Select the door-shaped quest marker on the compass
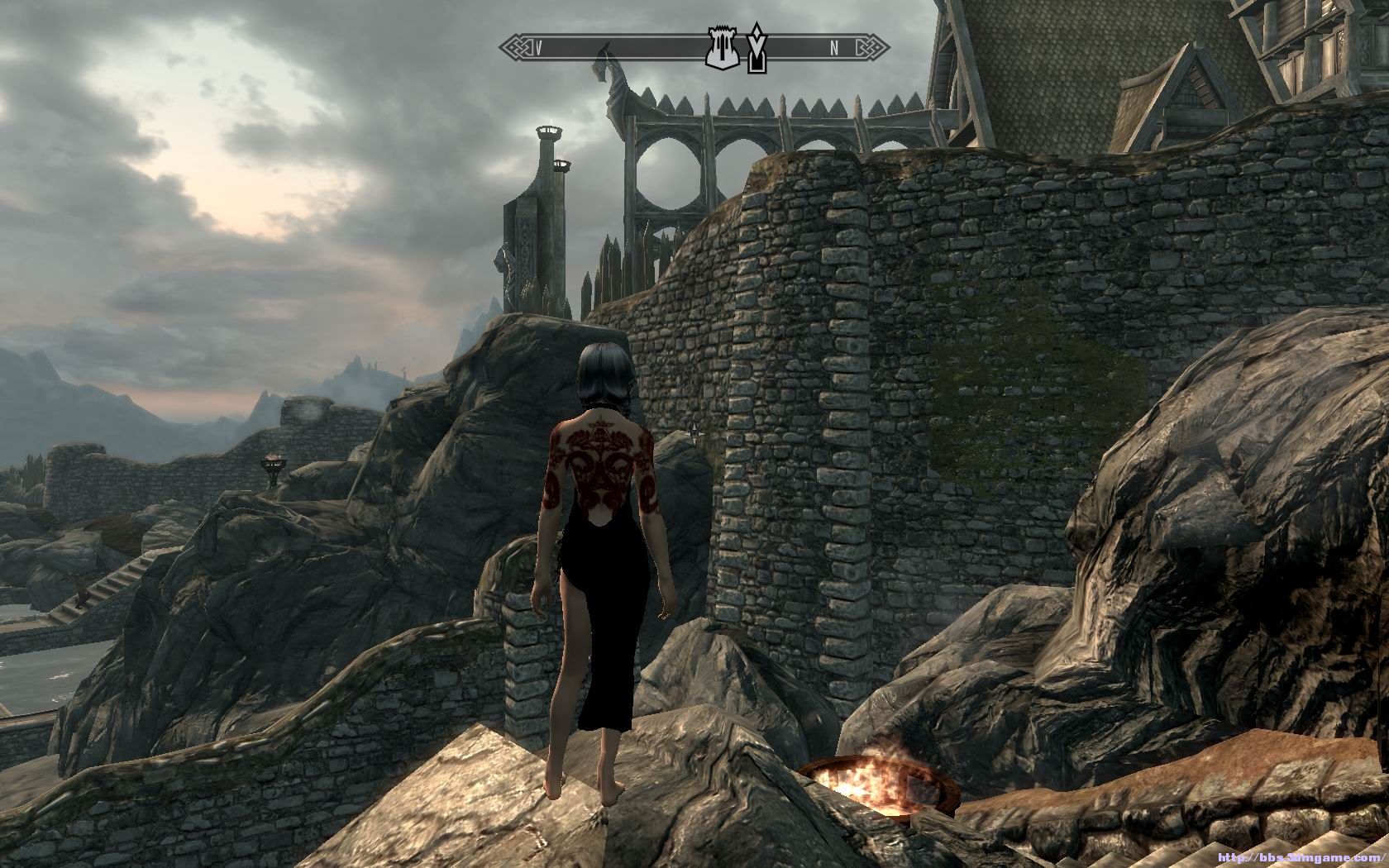 (x=755, y=48)
